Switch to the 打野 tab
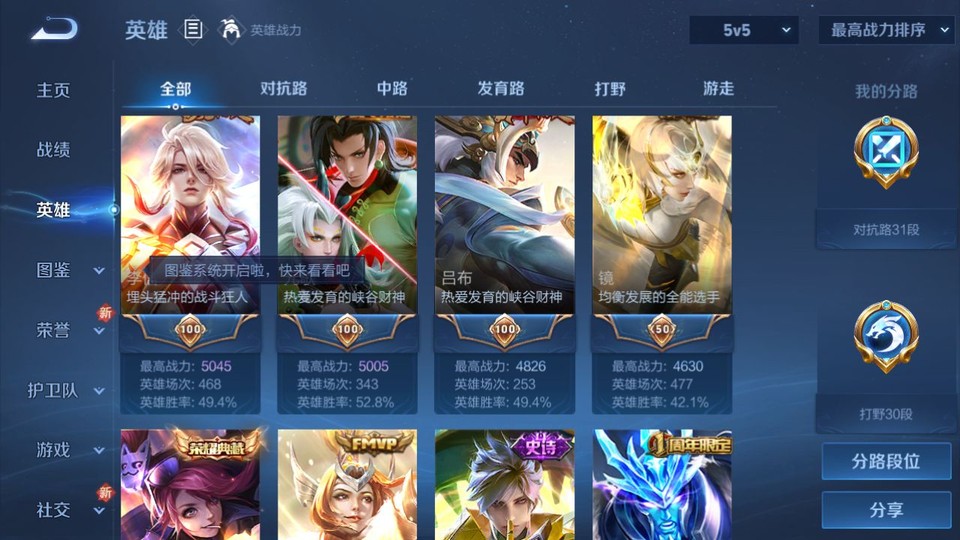Screen dimensions: 960x540 tap(610, 88)
